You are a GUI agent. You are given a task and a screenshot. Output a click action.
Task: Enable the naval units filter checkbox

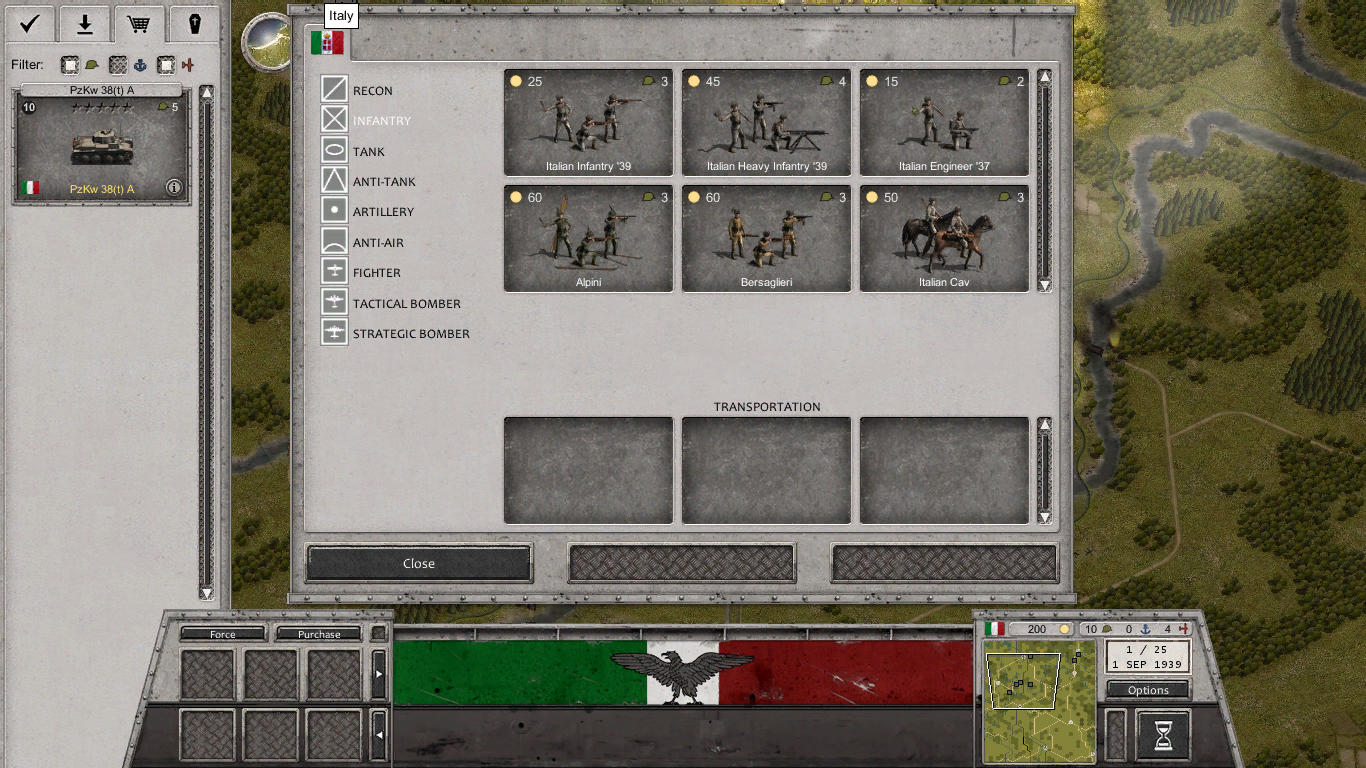point(118,64)
